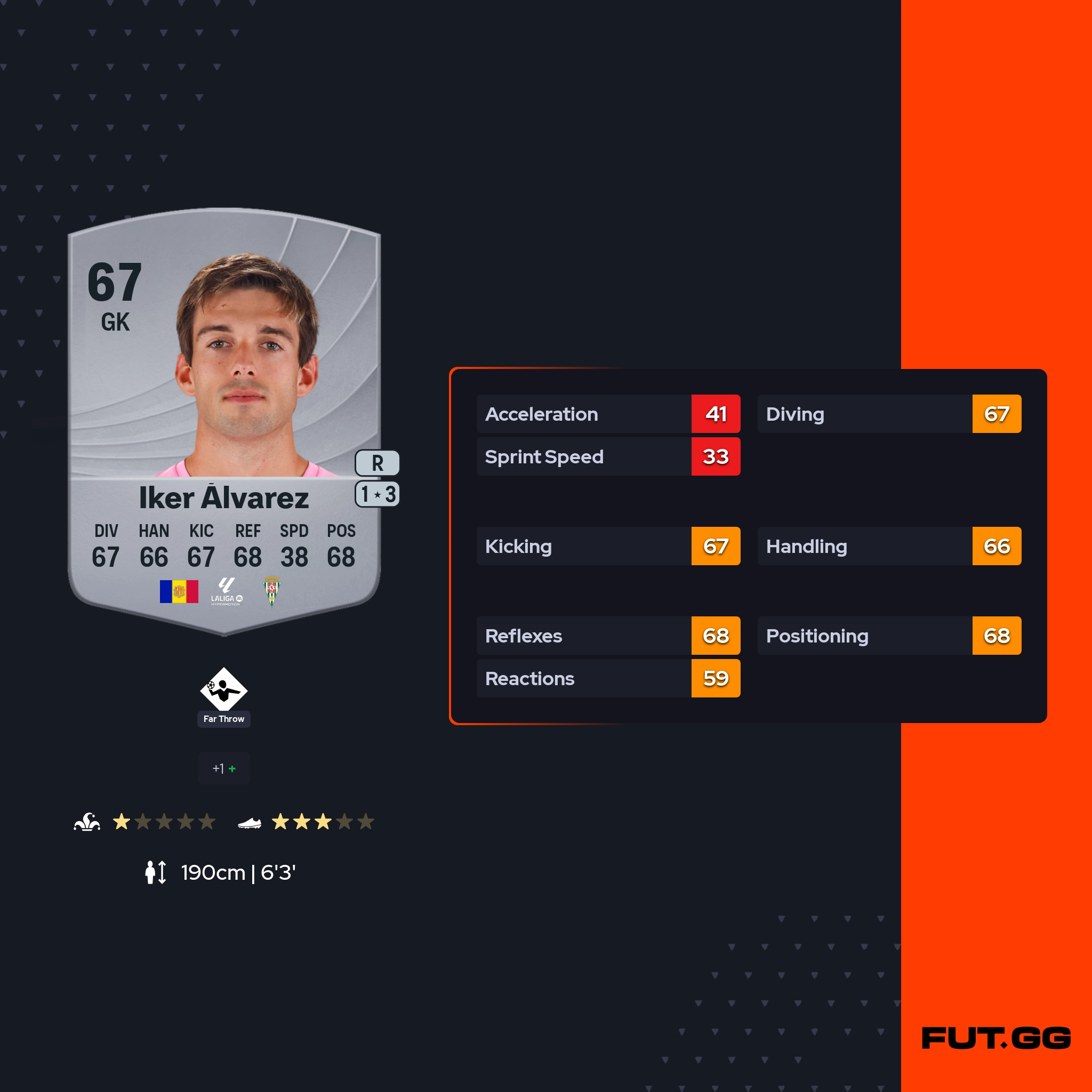The height and width of the screenshot is (1092, 1092).
Task: Select the Acceleration stat row
Action: point(608,414)
